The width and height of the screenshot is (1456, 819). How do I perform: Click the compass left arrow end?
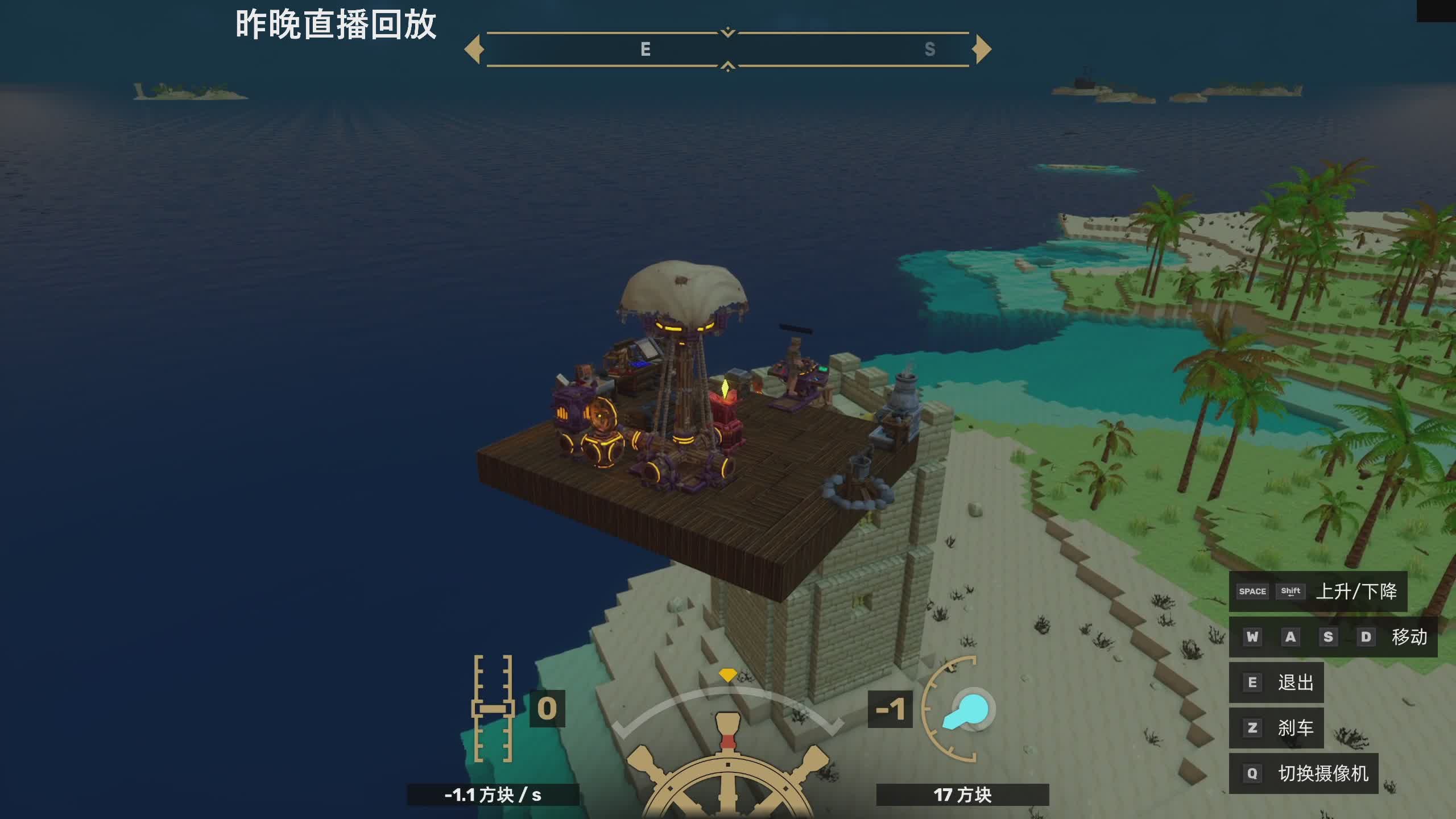pyautogui.click(x=473, y=49)
